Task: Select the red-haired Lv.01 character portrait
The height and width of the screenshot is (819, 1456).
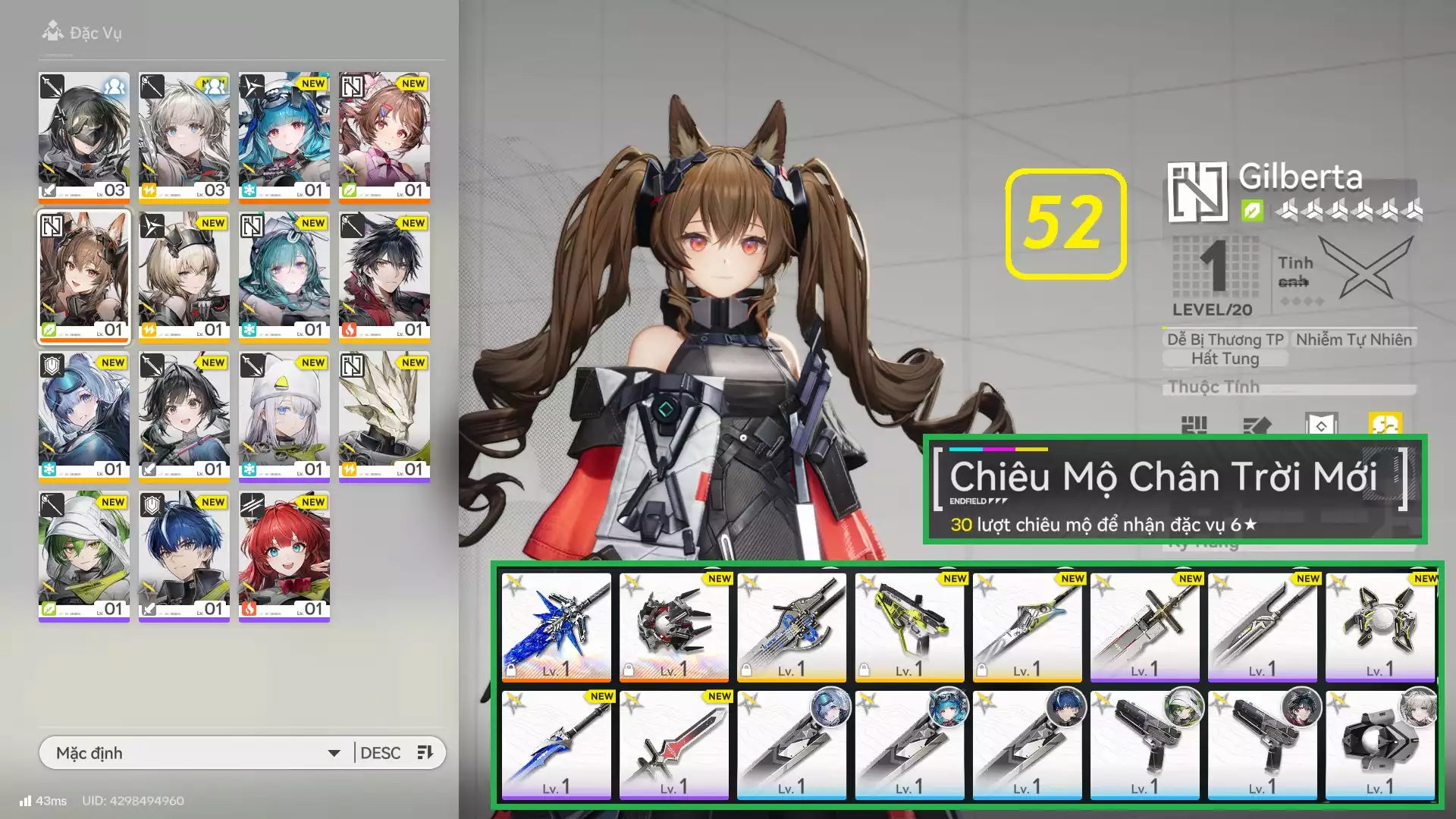Action: (284, 554)
